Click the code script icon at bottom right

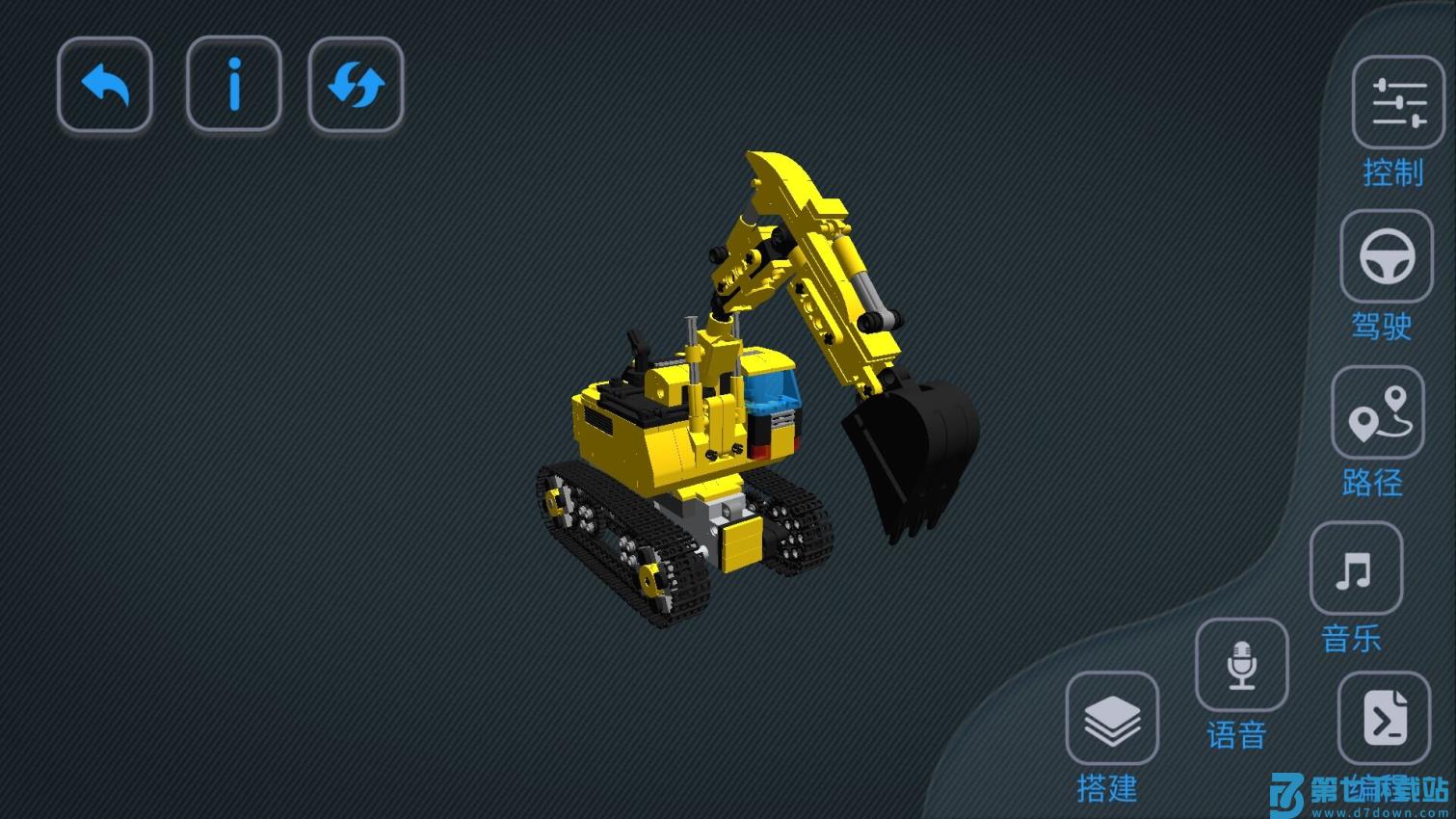click(1385, 720)
